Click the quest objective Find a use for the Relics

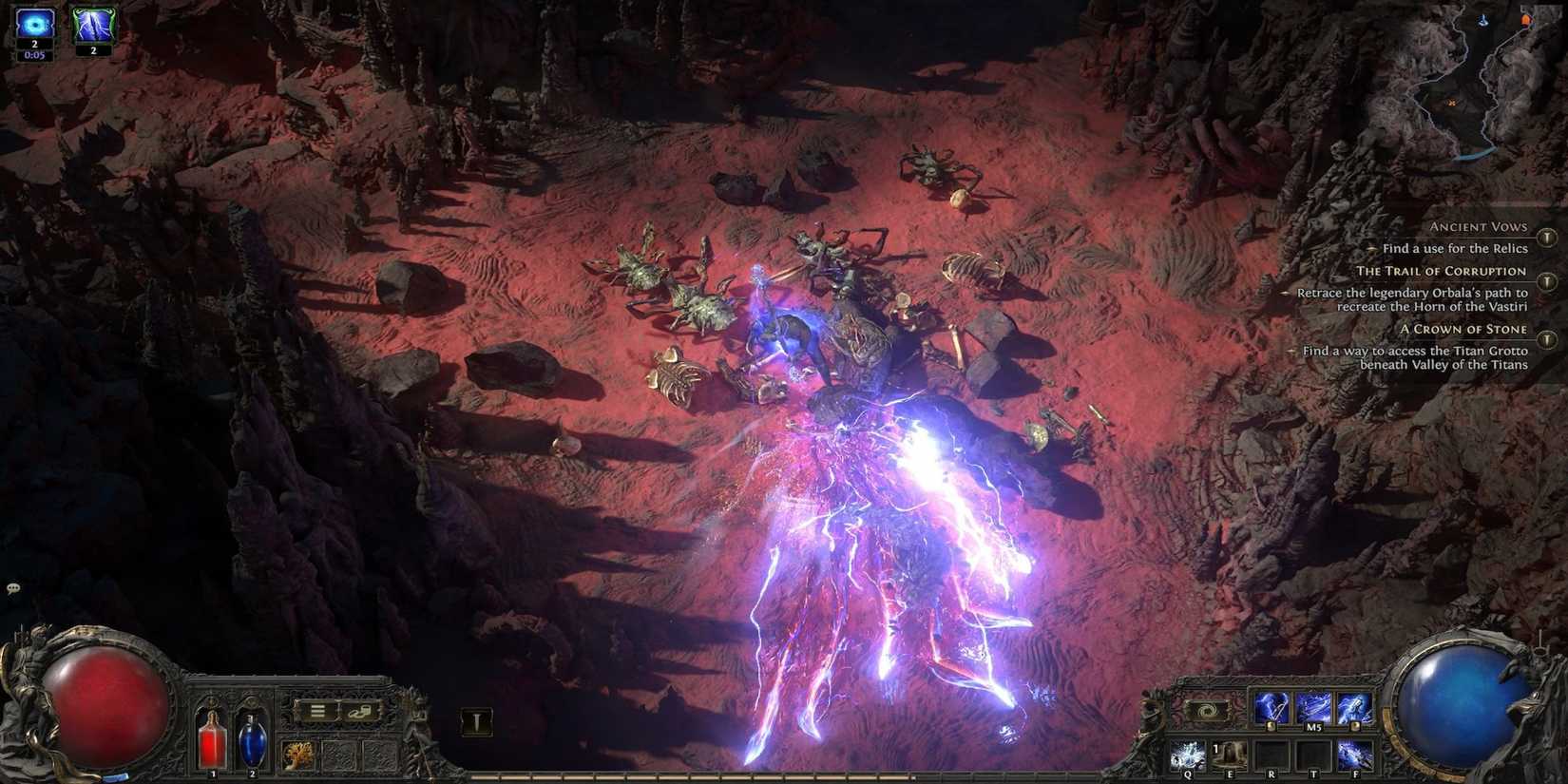click(1455, 248)
